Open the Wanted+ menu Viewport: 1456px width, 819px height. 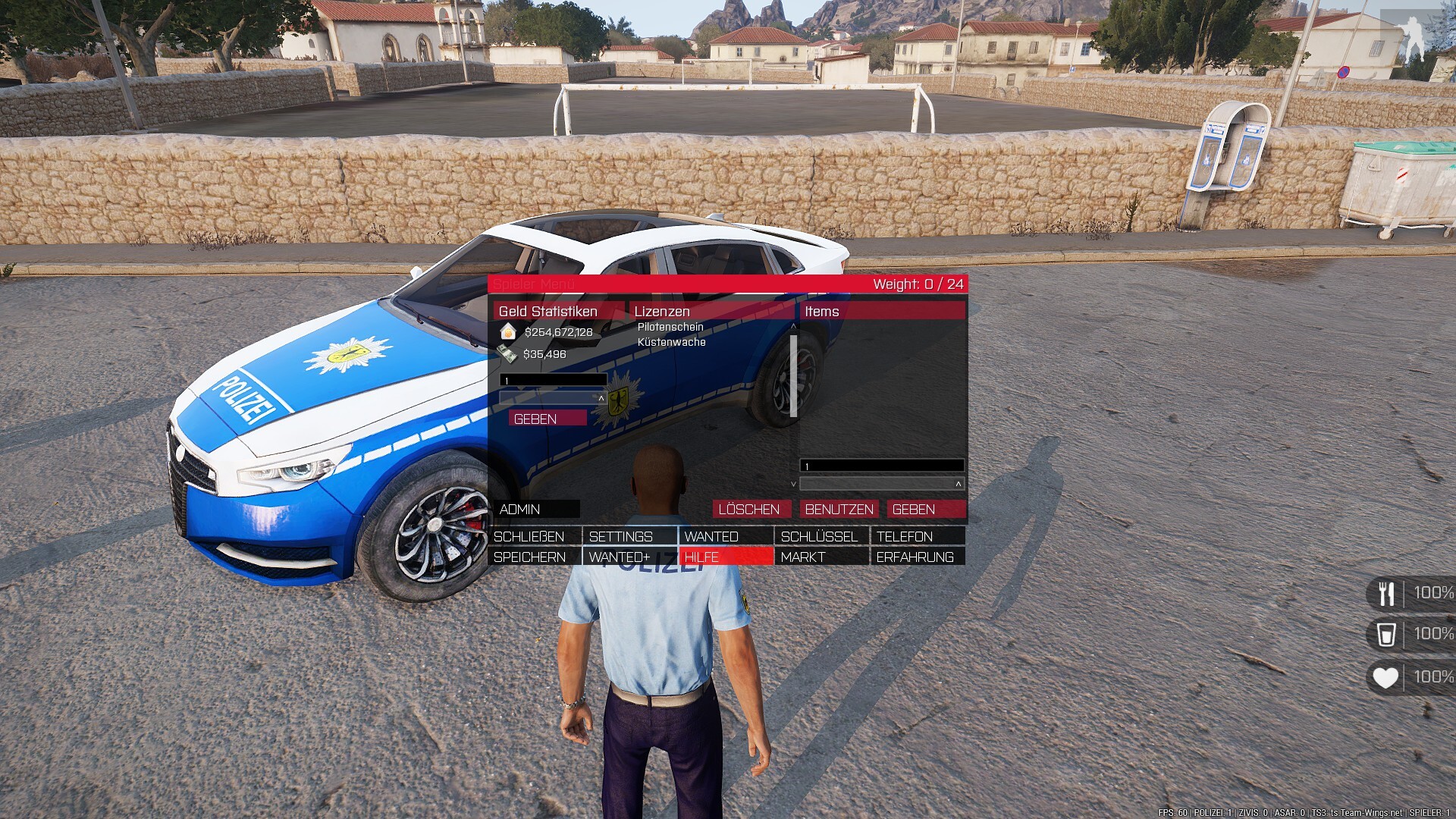pos(629,557)
